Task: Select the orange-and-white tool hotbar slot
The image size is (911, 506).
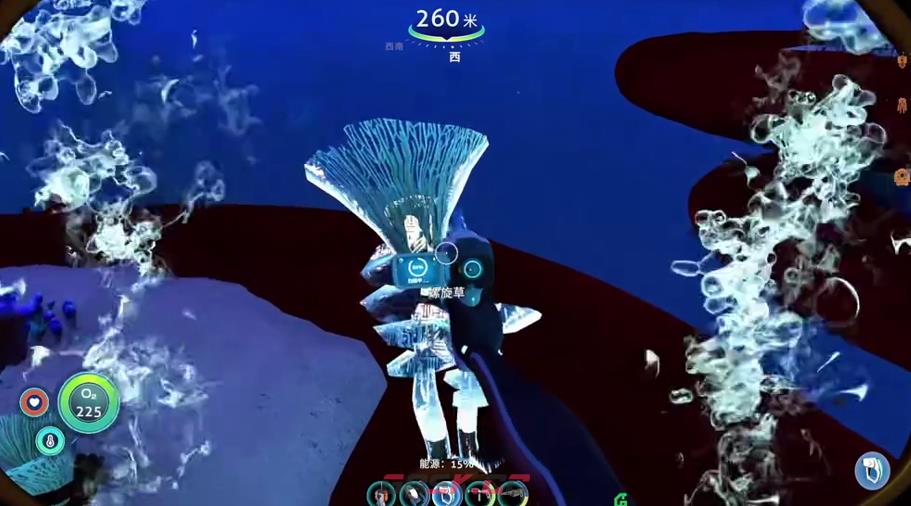Action: click(381, 495)
